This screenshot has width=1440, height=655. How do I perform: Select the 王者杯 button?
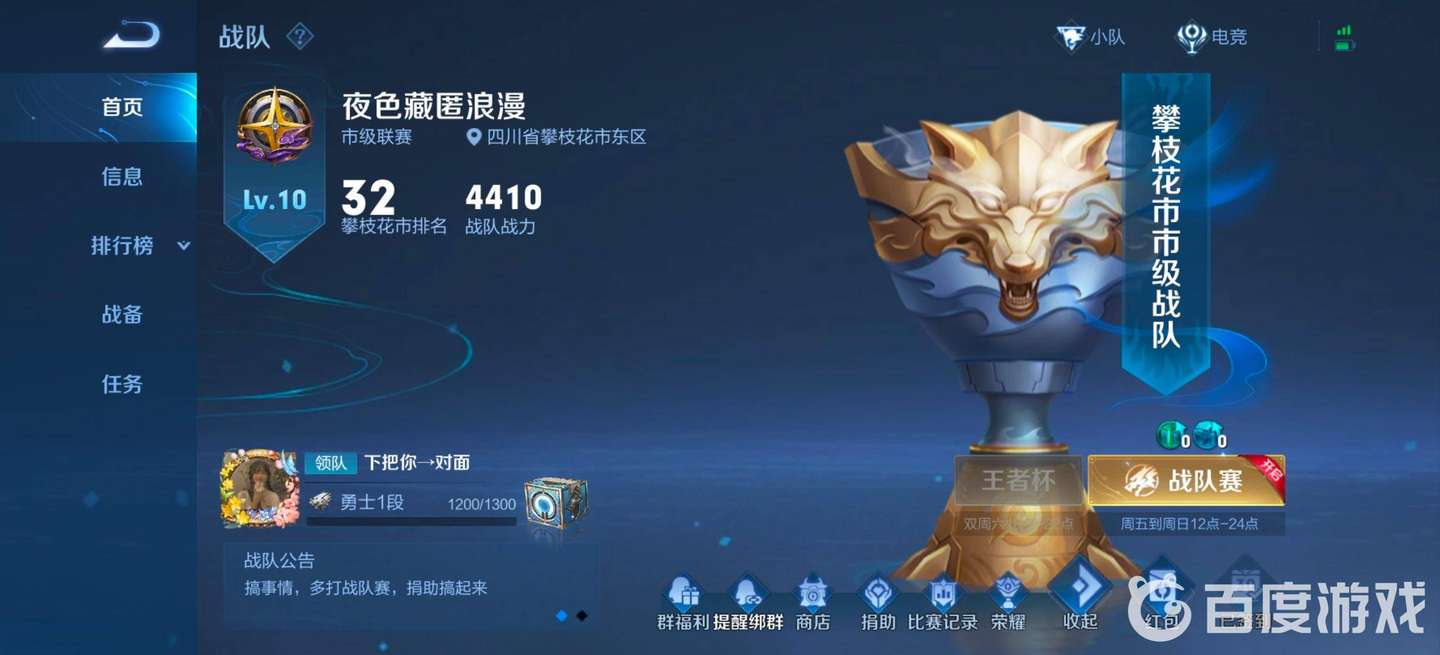1018,481
